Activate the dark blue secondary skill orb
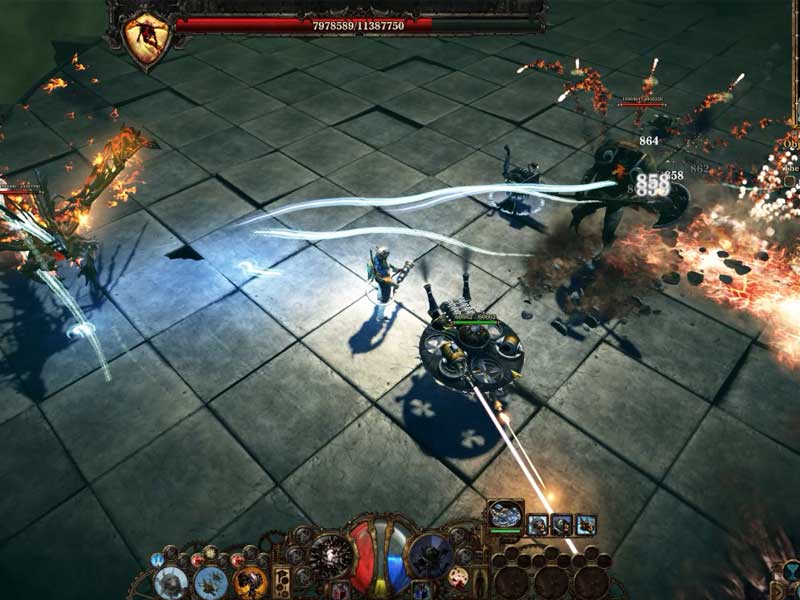Screen dimensions: 800x600 point(431,556)
